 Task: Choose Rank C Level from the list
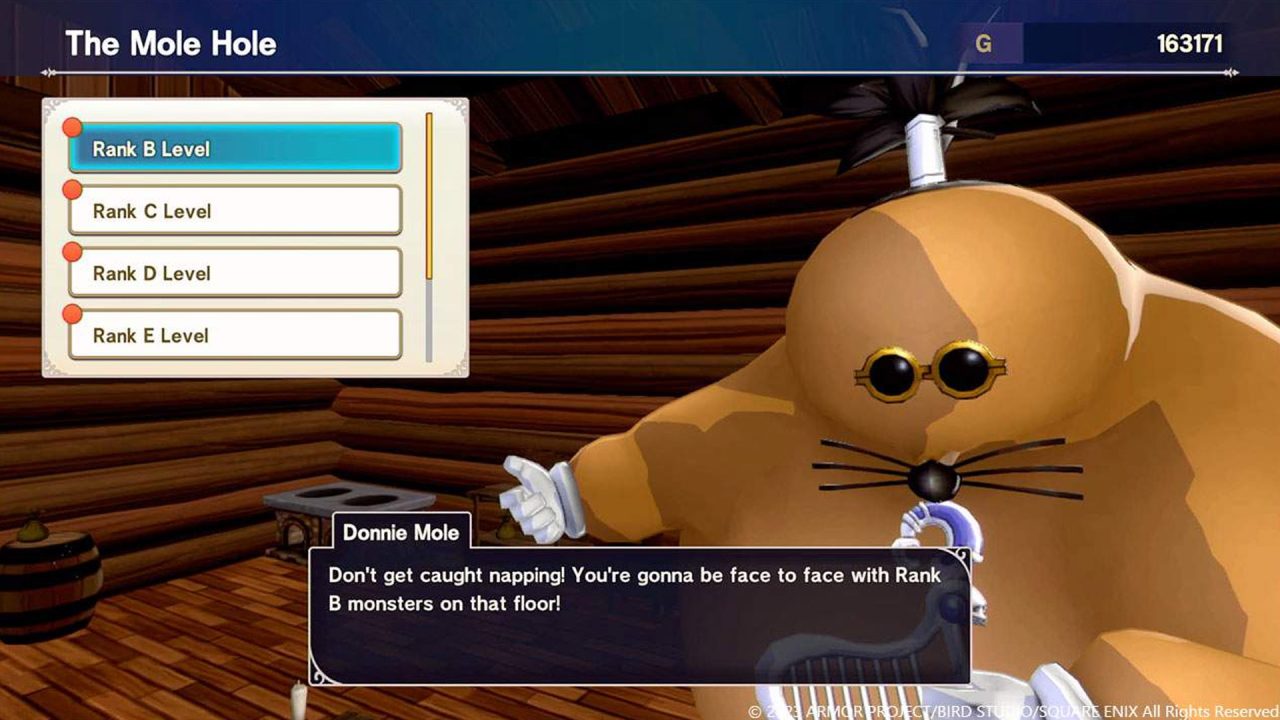235,211
